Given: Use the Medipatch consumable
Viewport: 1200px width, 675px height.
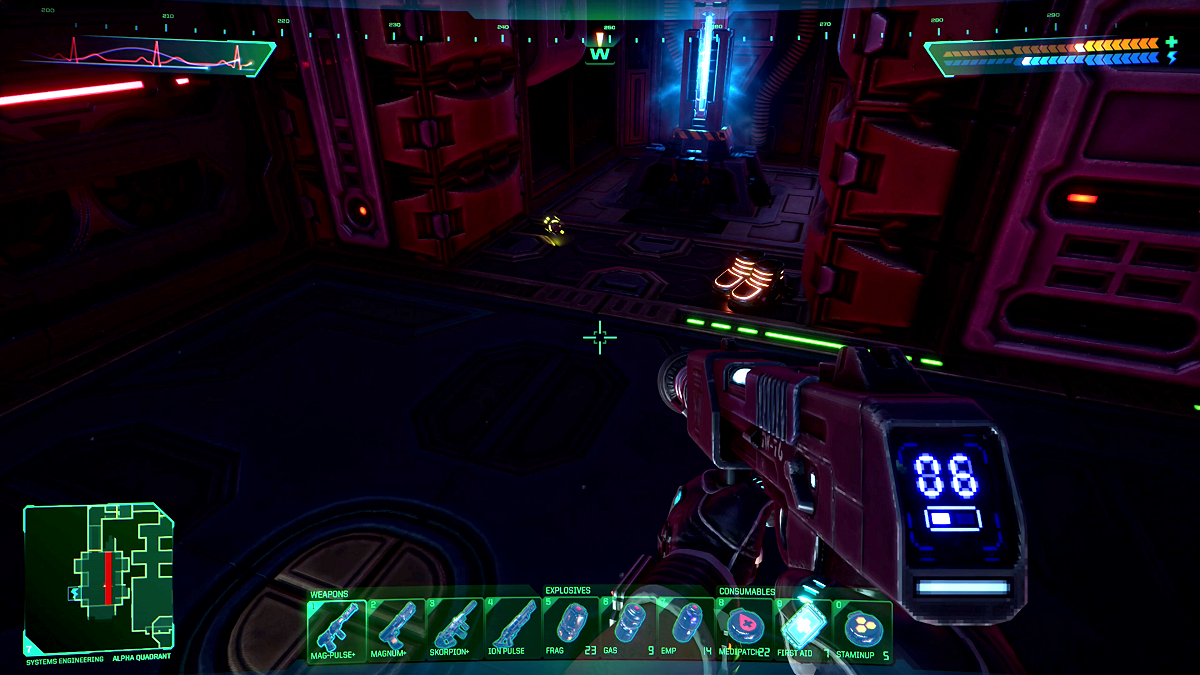Looking at the screenshot, I should coord(744,627).
